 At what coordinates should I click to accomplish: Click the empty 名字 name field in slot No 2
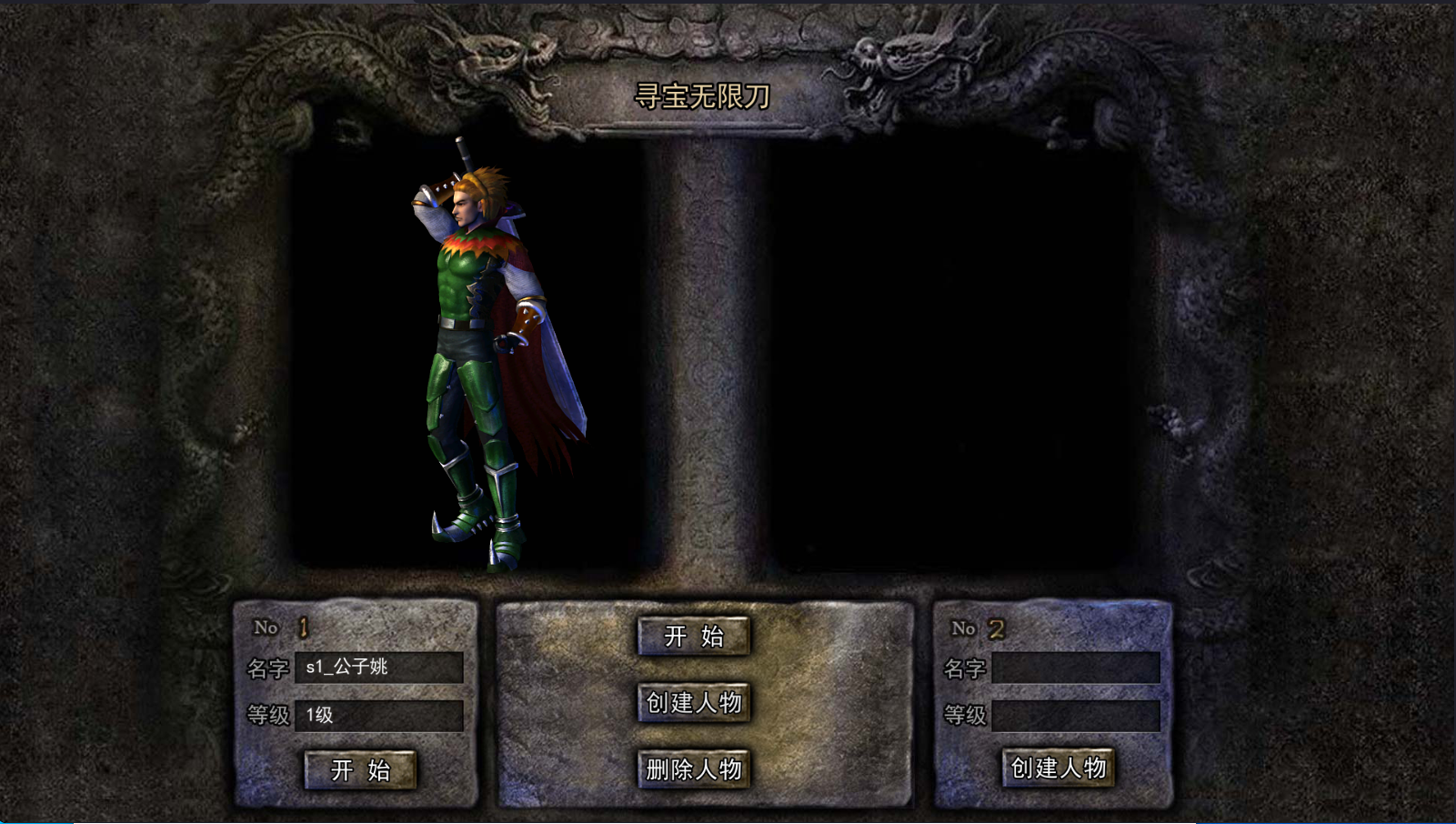coord(1078,669)
